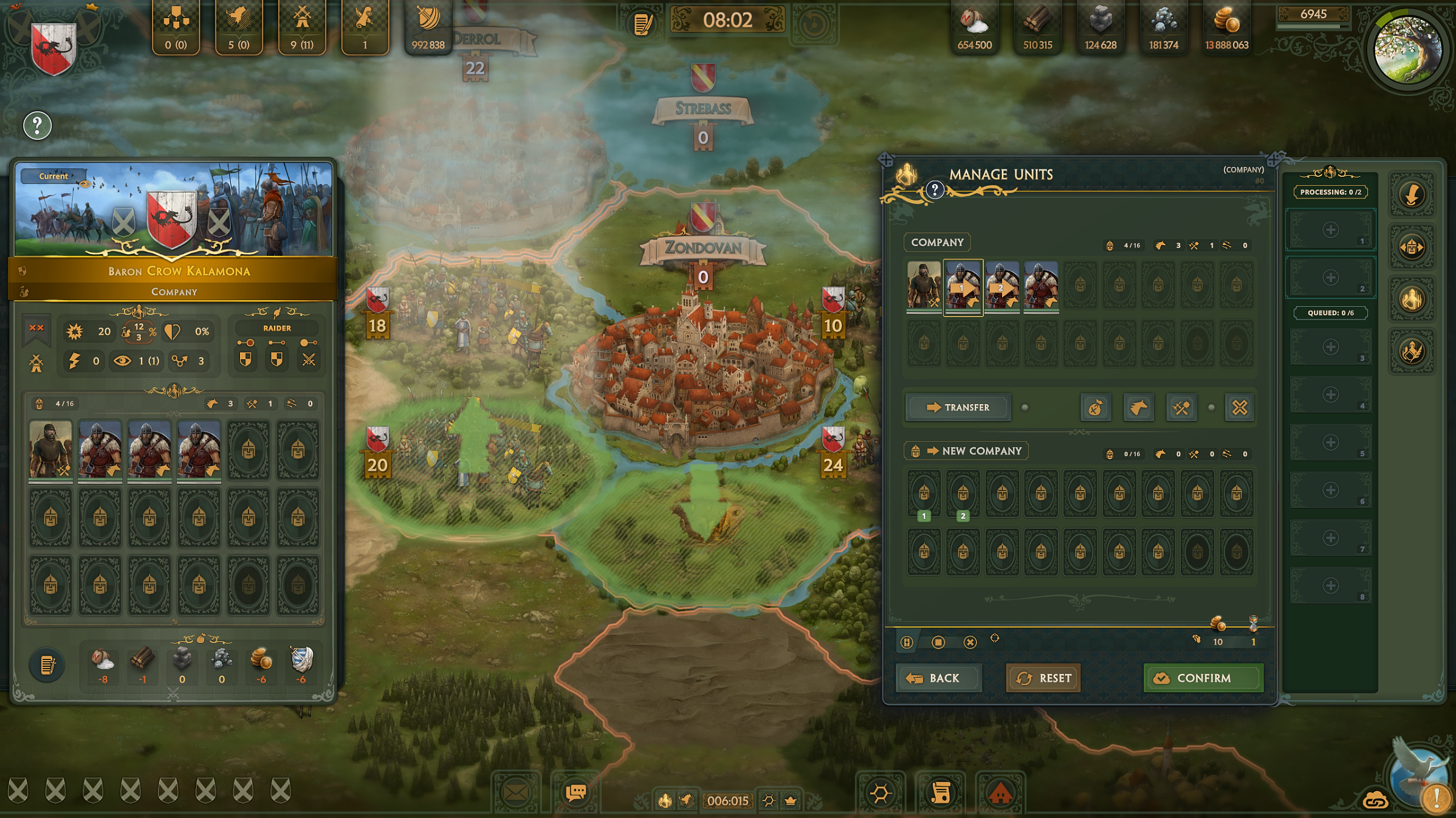Click the Transfer button
1456x818 pixels.
tap(958, 407)
